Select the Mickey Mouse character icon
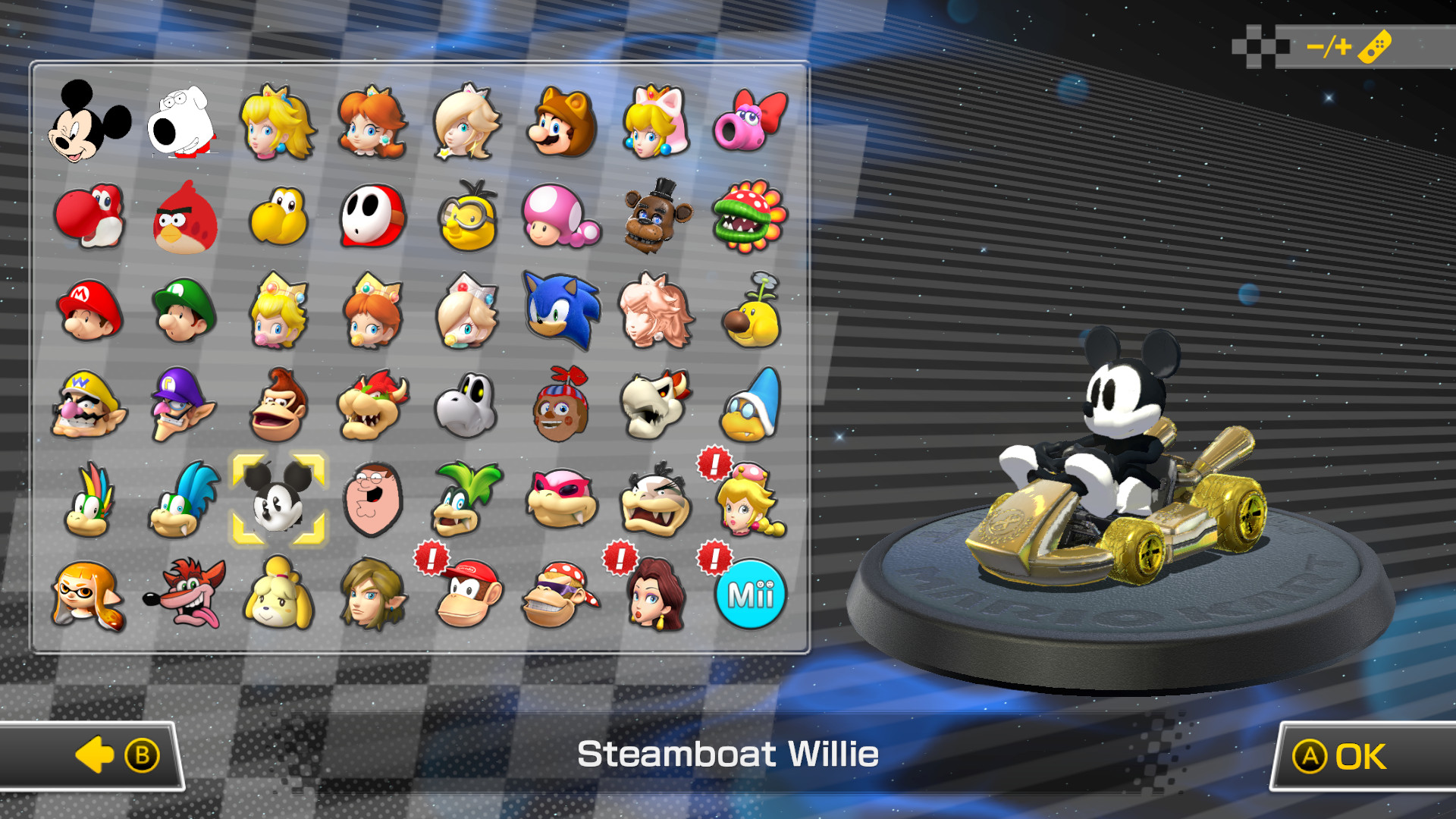The image size is (1456, 819). pos(91,125)
